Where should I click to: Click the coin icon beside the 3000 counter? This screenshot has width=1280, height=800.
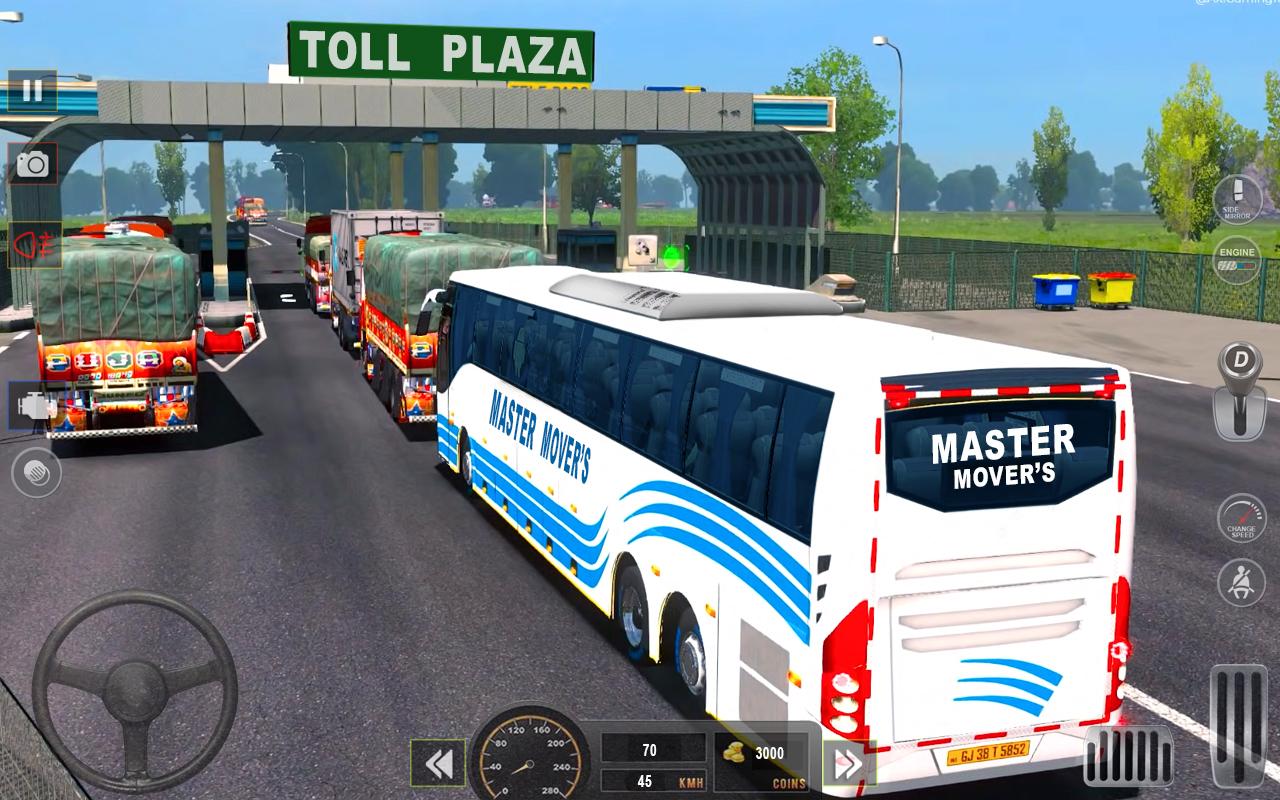[731, 754]
